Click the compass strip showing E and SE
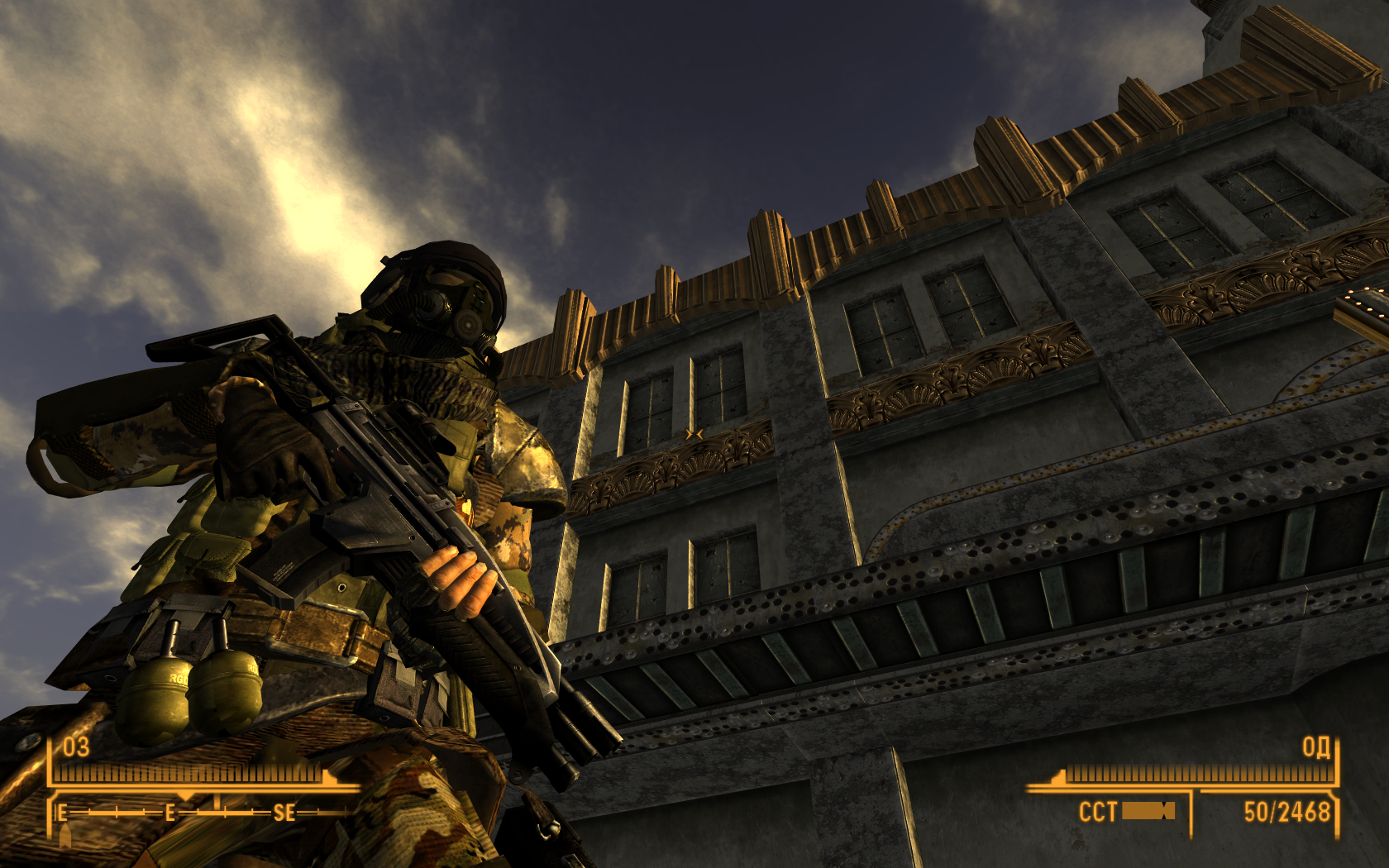 click(x=198, y=813)
